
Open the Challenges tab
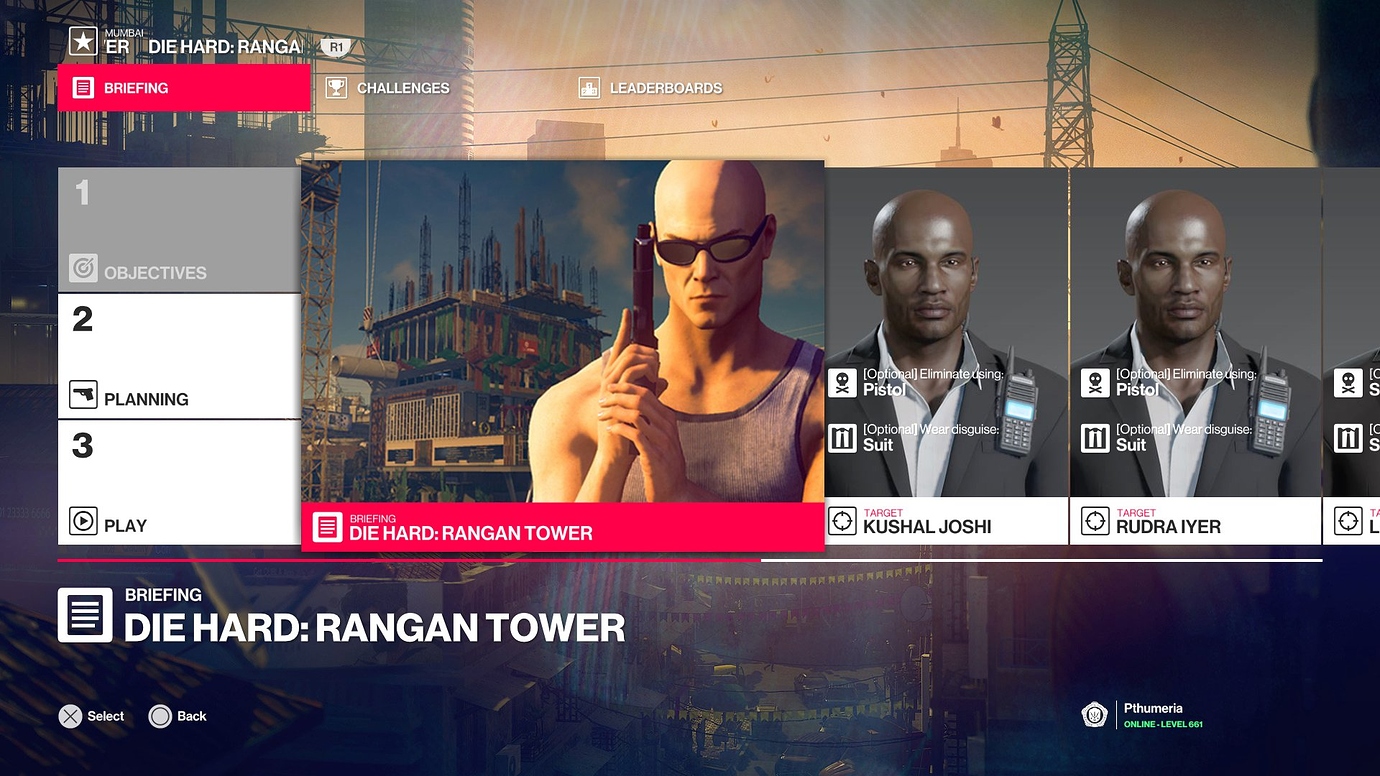pos(388,88)
